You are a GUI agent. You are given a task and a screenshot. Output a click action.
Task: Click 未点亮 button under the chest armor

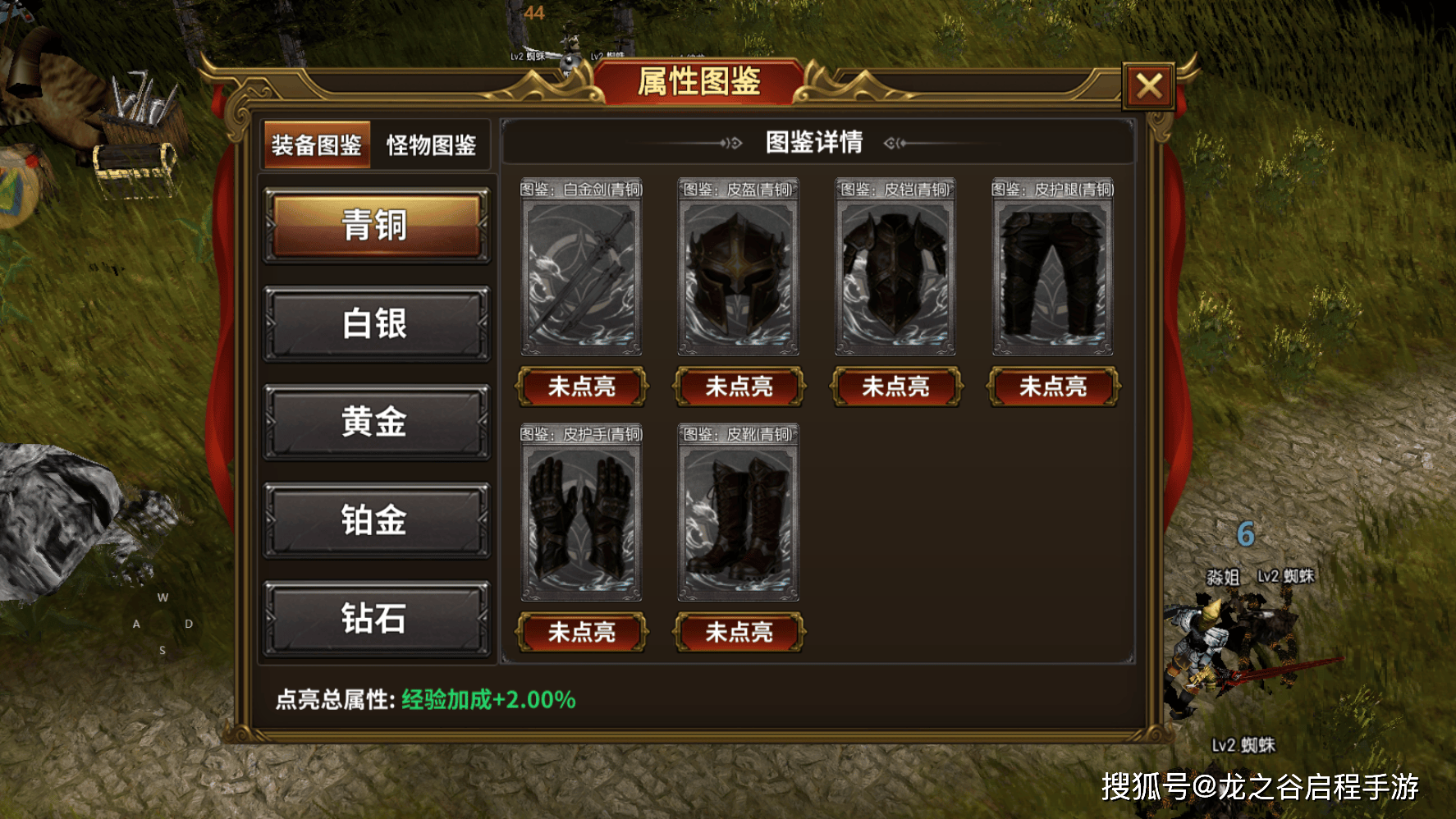[x=895, y=387]
